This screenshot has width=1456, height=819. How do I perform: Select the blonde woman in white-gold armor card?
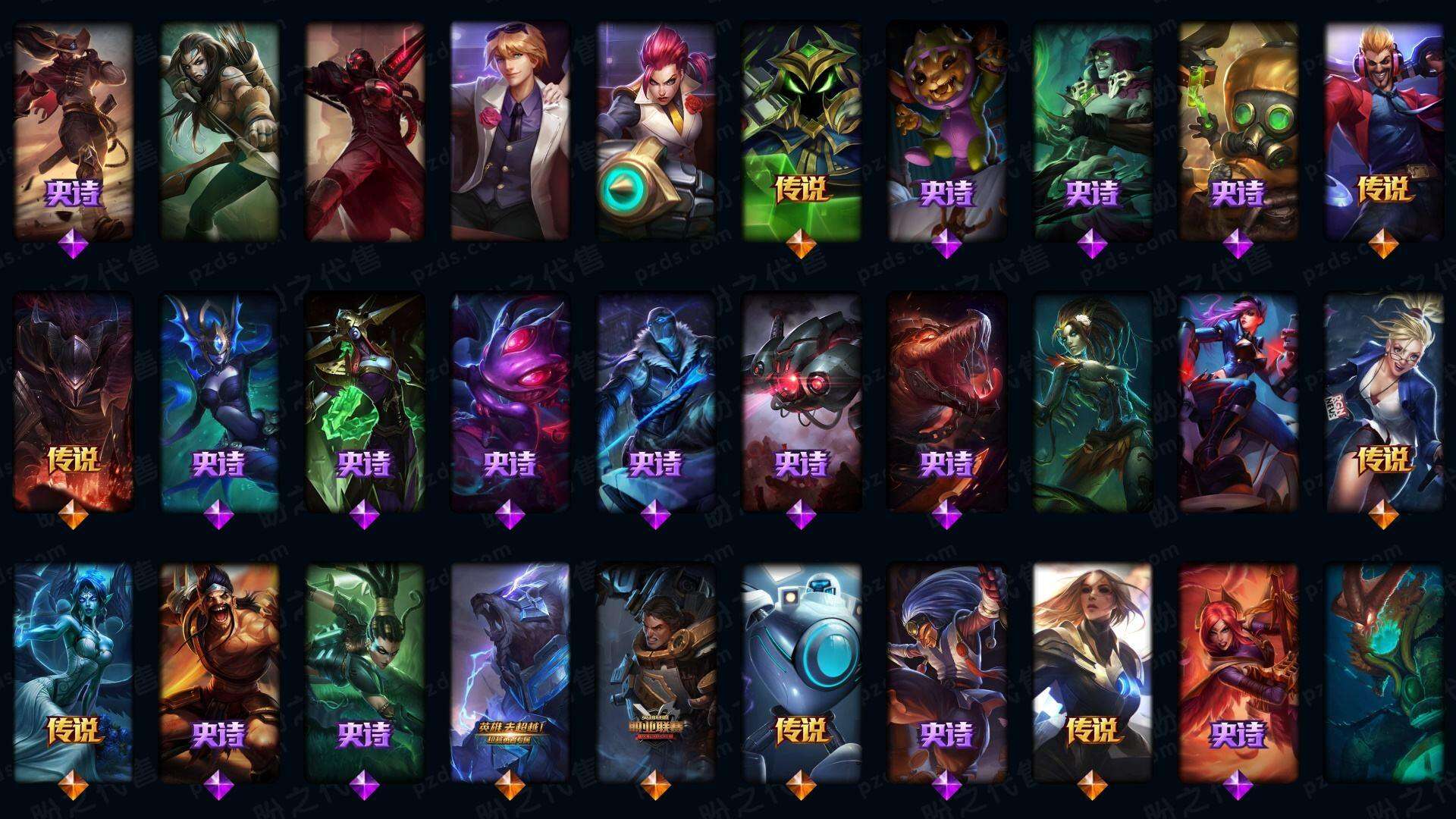pyautogui.click(x=1092, y=671)
